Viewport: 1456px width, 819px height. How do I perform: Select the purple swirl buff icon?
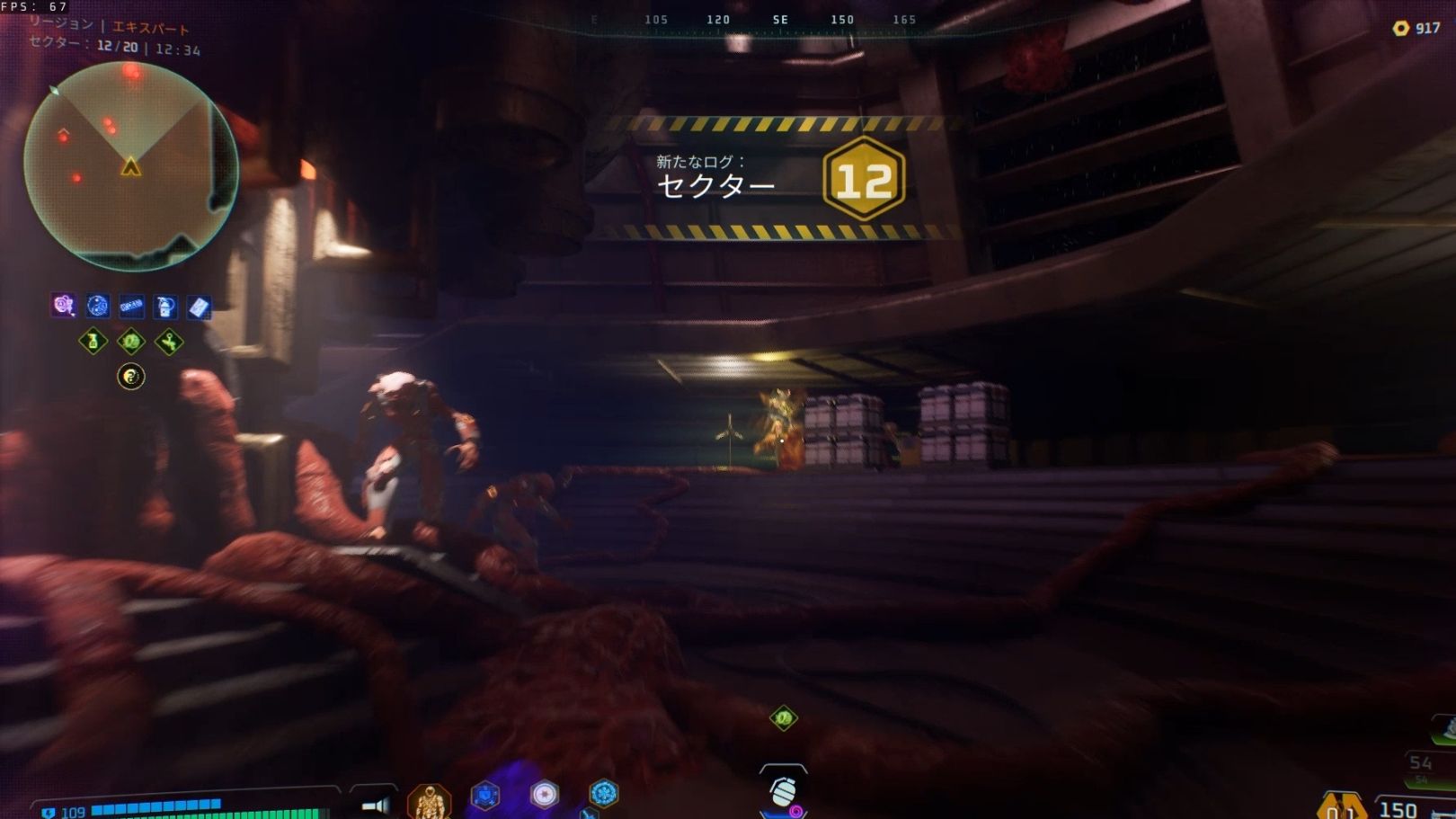[x=63, y=306]
